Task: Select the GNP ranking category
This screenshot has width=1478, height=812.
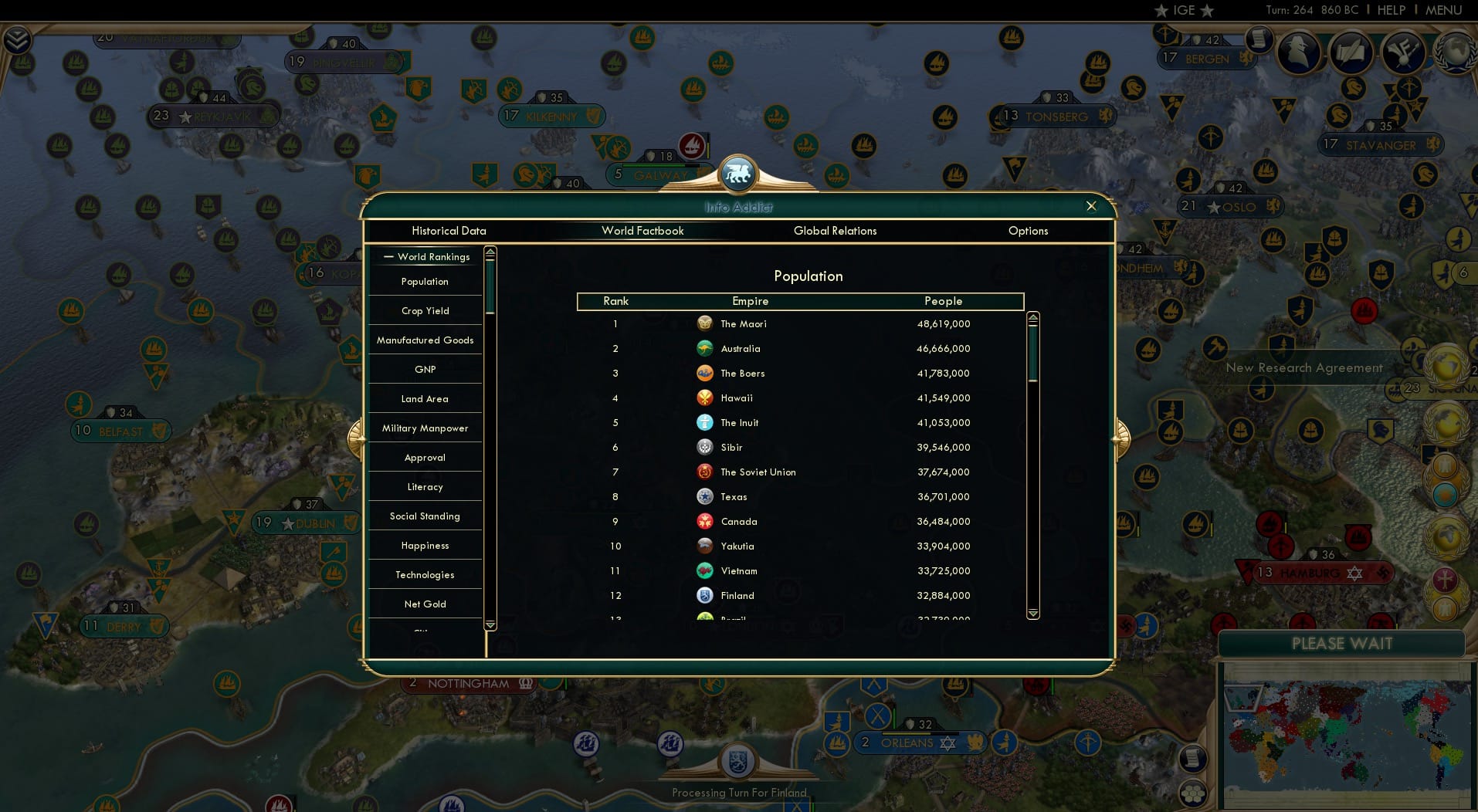Action: click(x=424, y=369)
